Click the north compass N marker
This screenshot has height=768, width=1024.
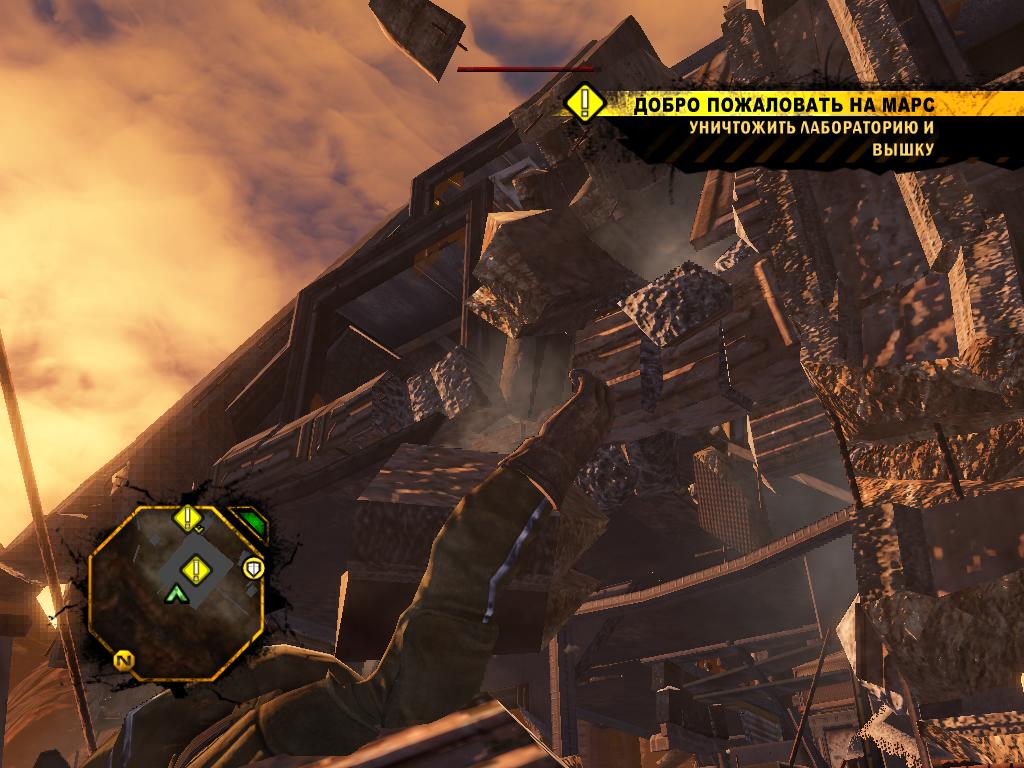tap(125, 661)
